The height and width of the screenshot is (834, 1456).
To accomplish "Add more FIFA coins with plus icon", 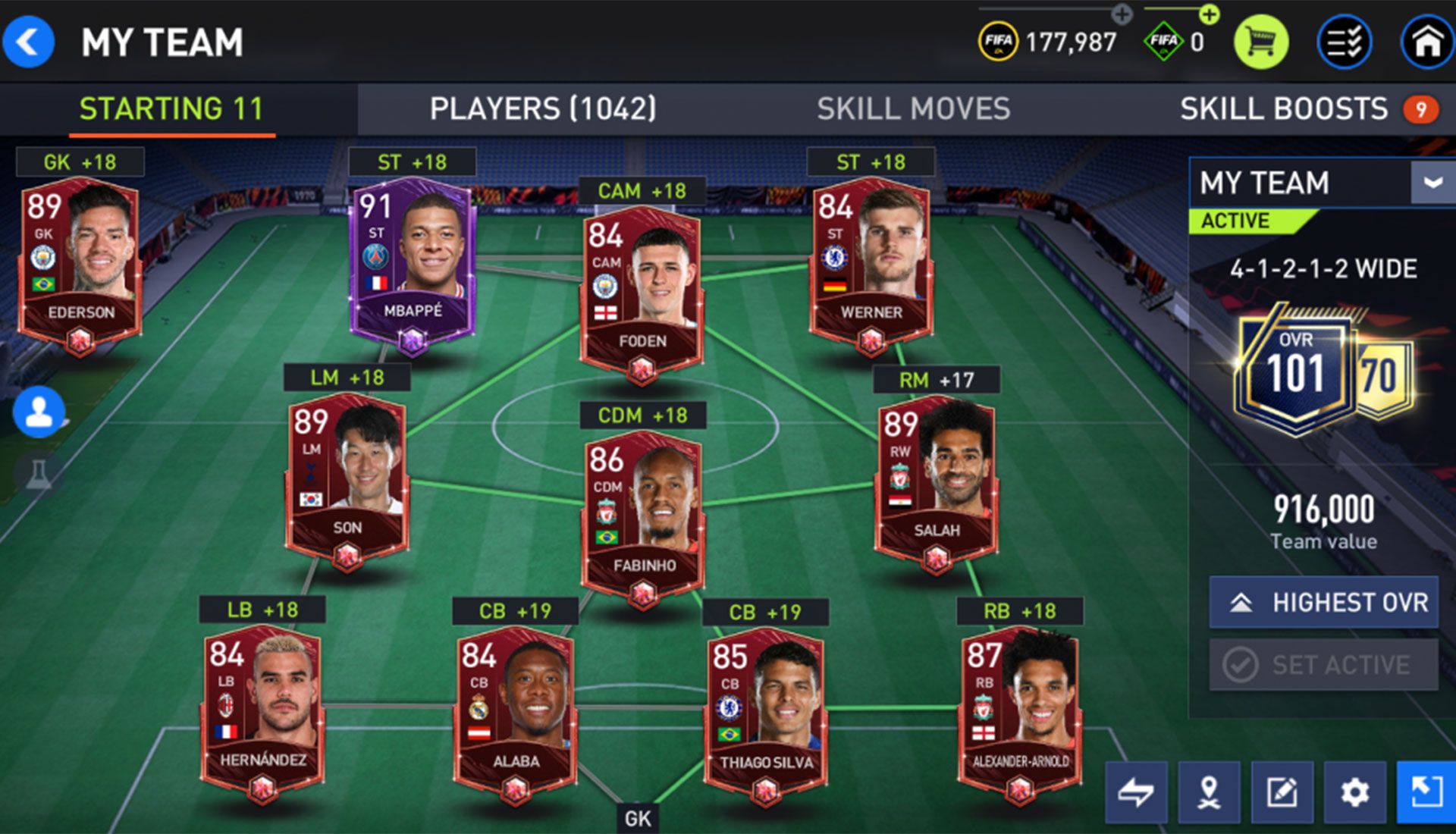I will 1122,14.
